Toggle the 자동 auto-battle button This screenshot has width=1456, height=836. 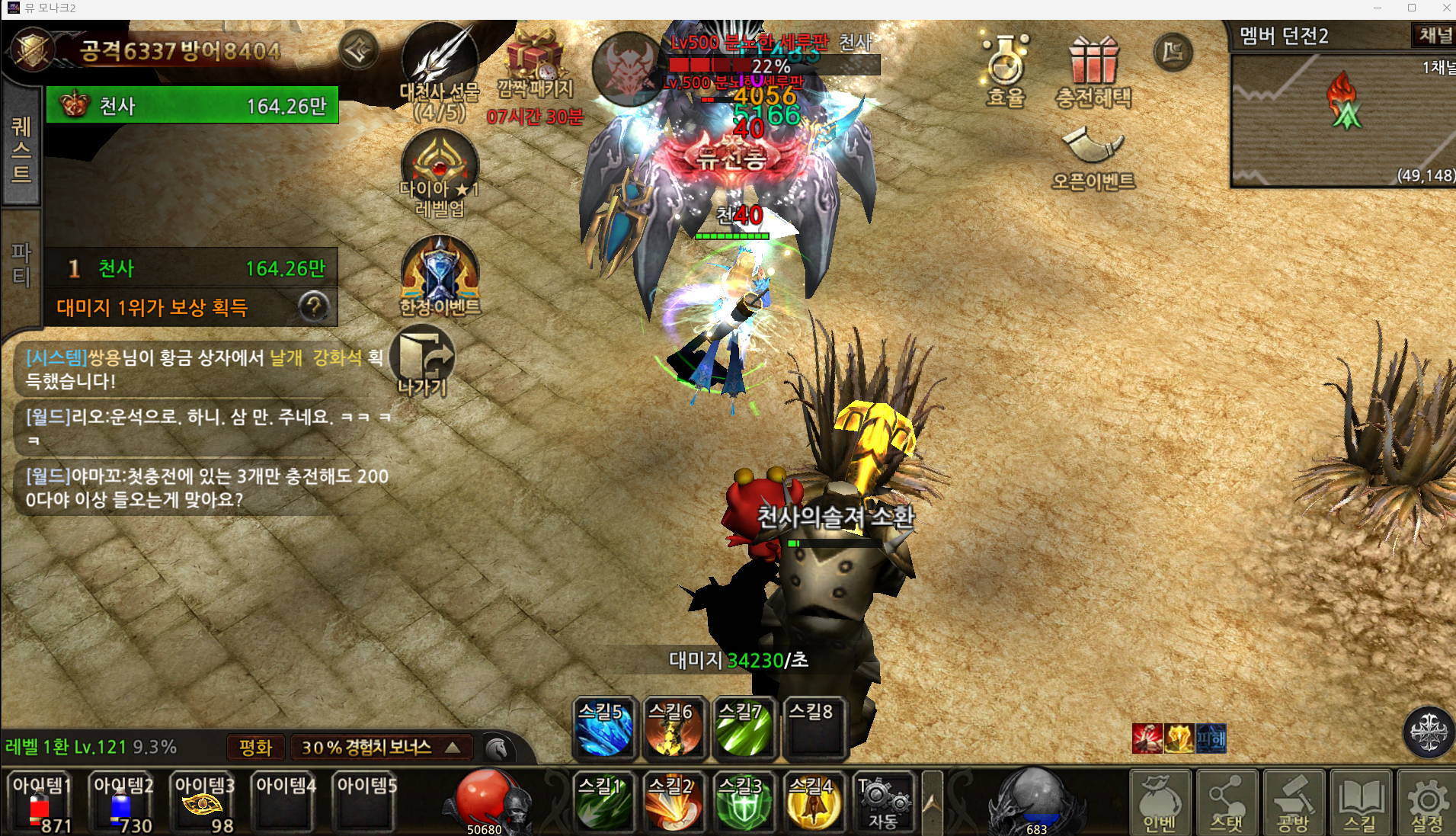pyautogui.click(x=882, y=802)
